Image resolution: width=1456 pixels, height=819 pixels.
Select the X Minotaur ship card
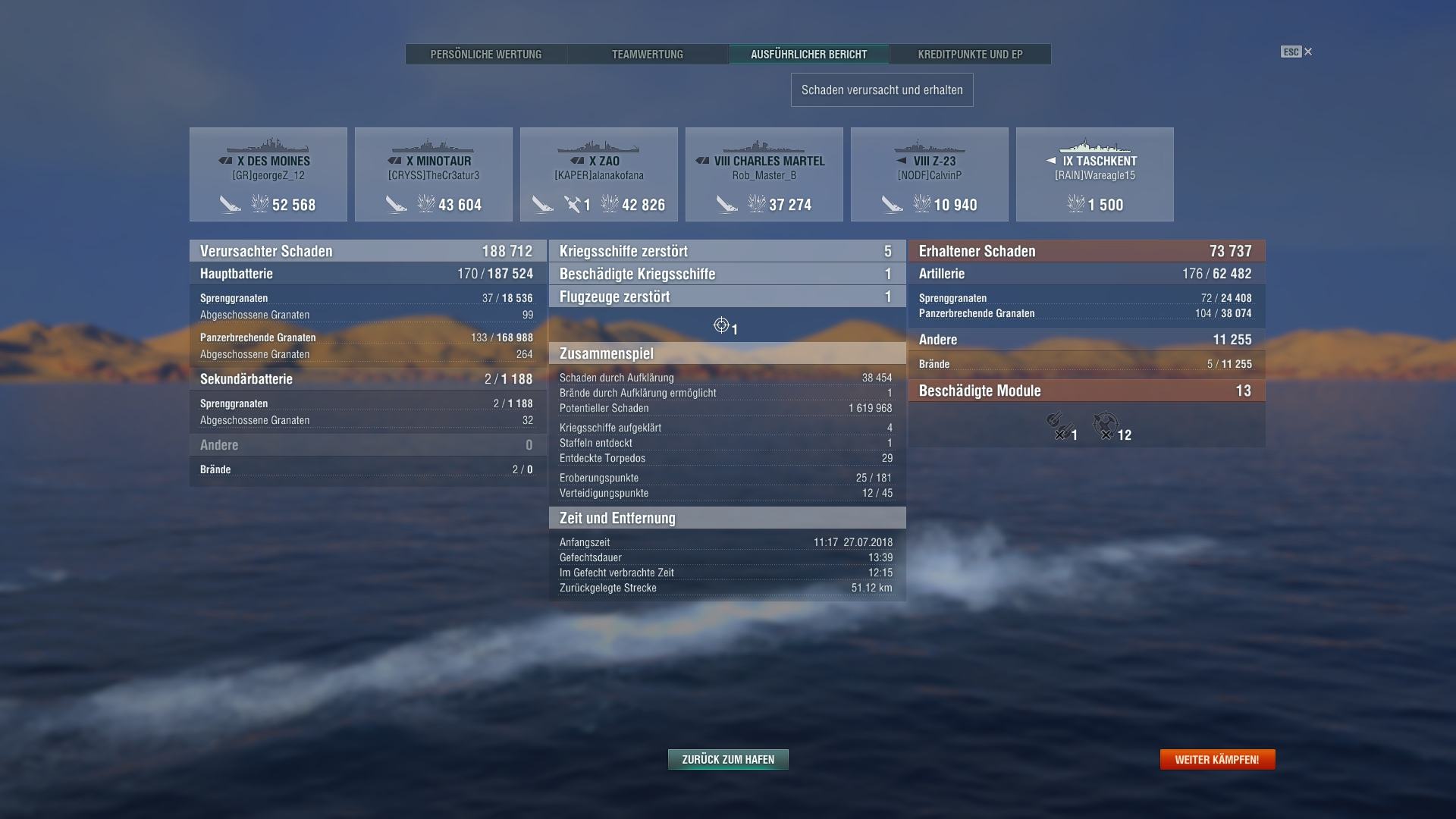tap(434, 174)
